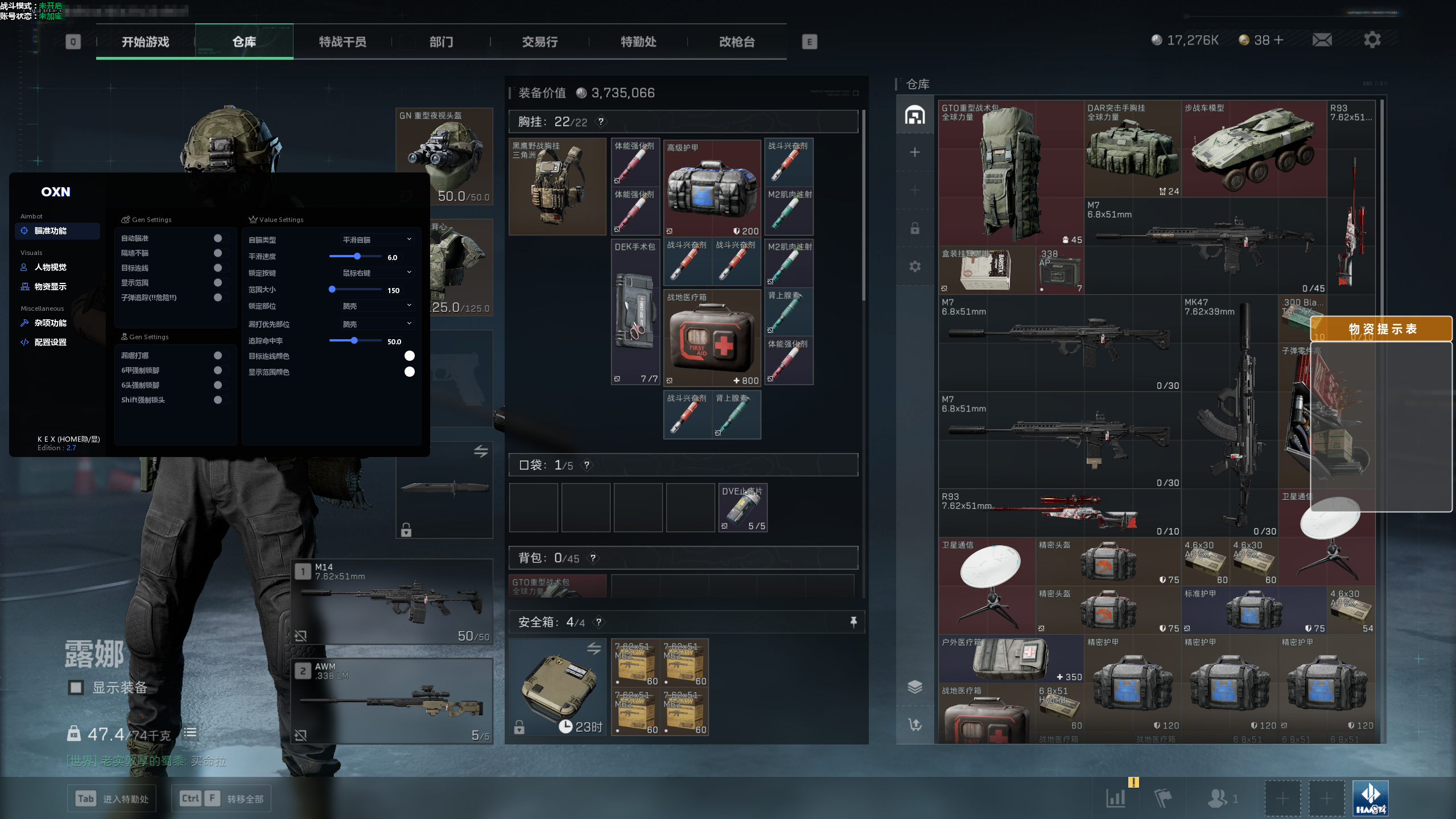Select the 户外医疗箱 in the stash

coord(1010,659)
